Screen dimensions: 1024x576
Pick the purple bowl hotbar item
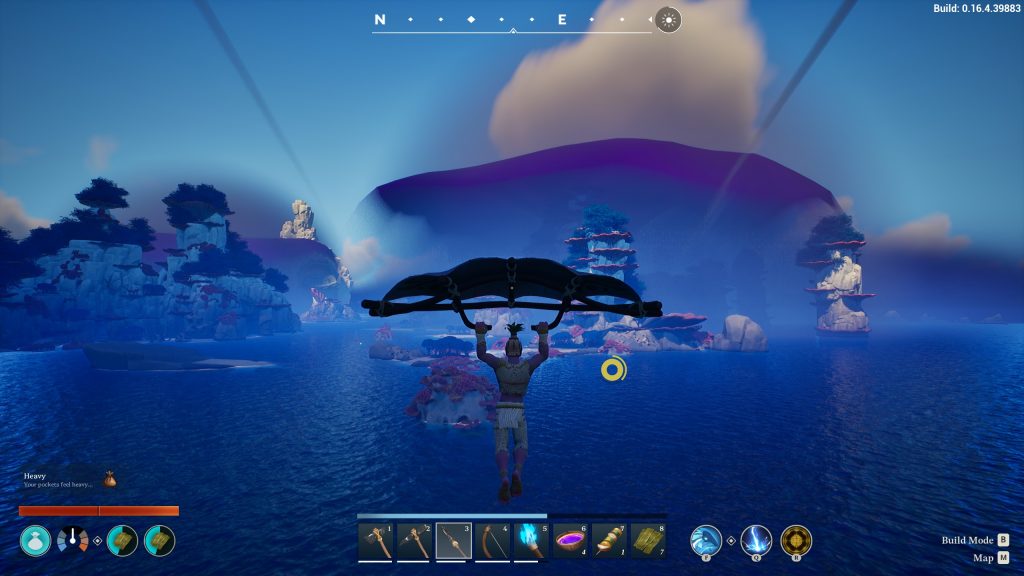(x=570, y=541)
